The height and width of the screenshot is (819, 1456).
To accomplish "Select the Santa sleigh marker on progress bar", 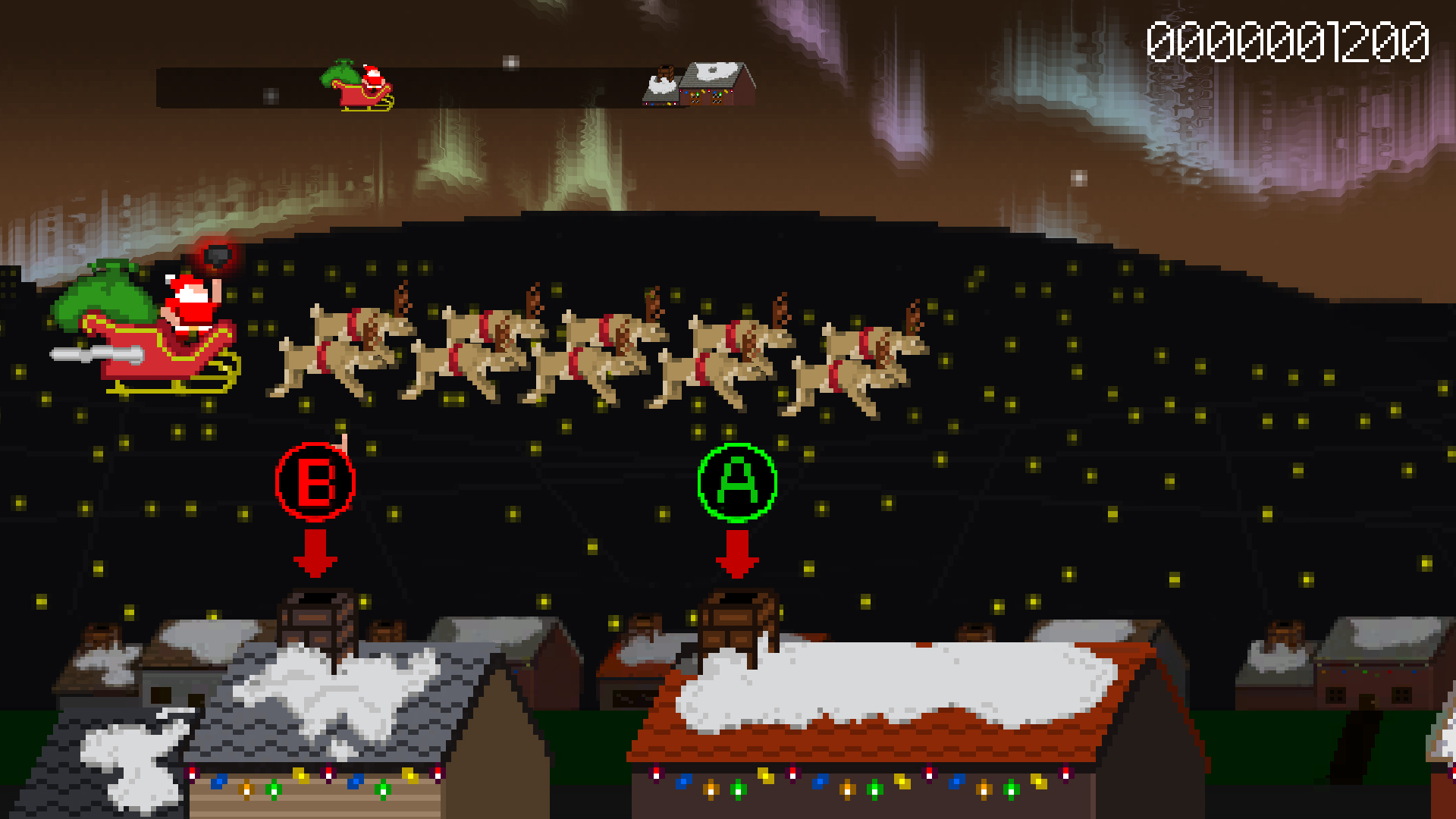I will pyautogui.click(x=362, y=87).
